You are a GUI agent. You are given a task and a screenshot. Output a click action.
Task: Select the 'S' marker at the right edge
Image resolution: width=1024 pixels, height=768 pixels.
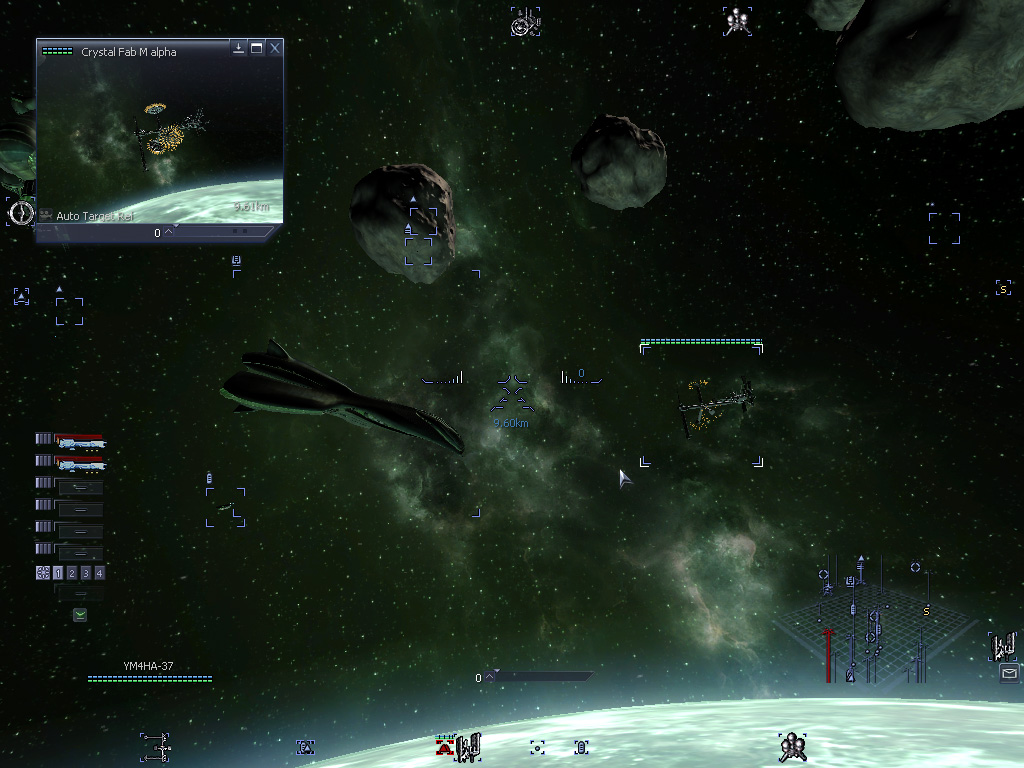tap(1003, 289)
